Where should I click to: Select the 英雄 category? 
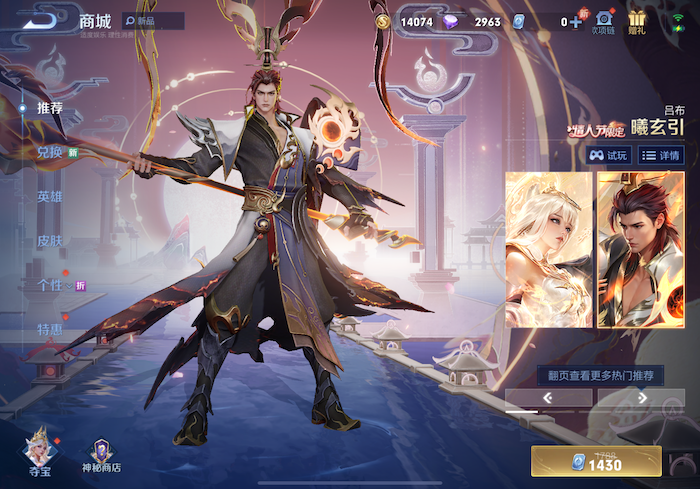(x=50, y=196)
